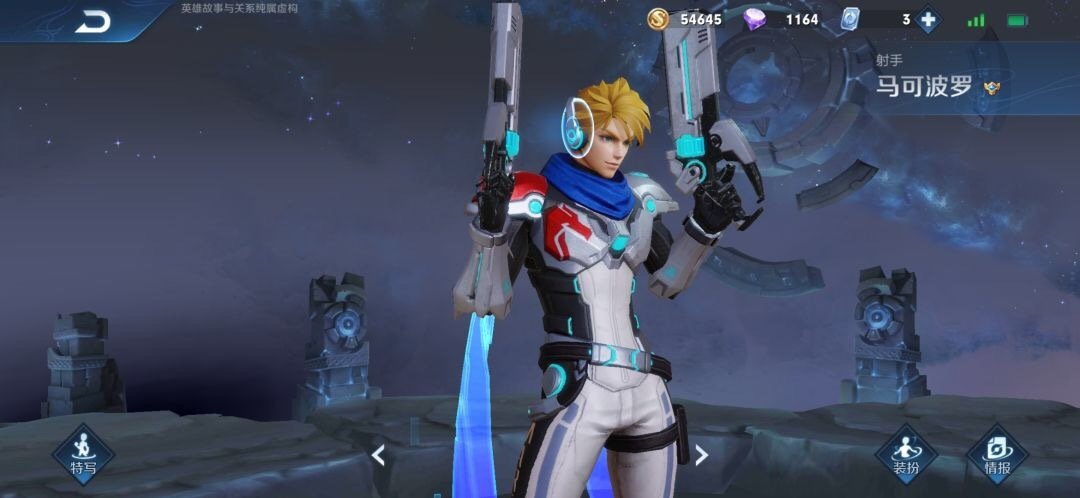1080x498 pixels.
Task: Go back using the return arrow
Action: tap(92, 21)
